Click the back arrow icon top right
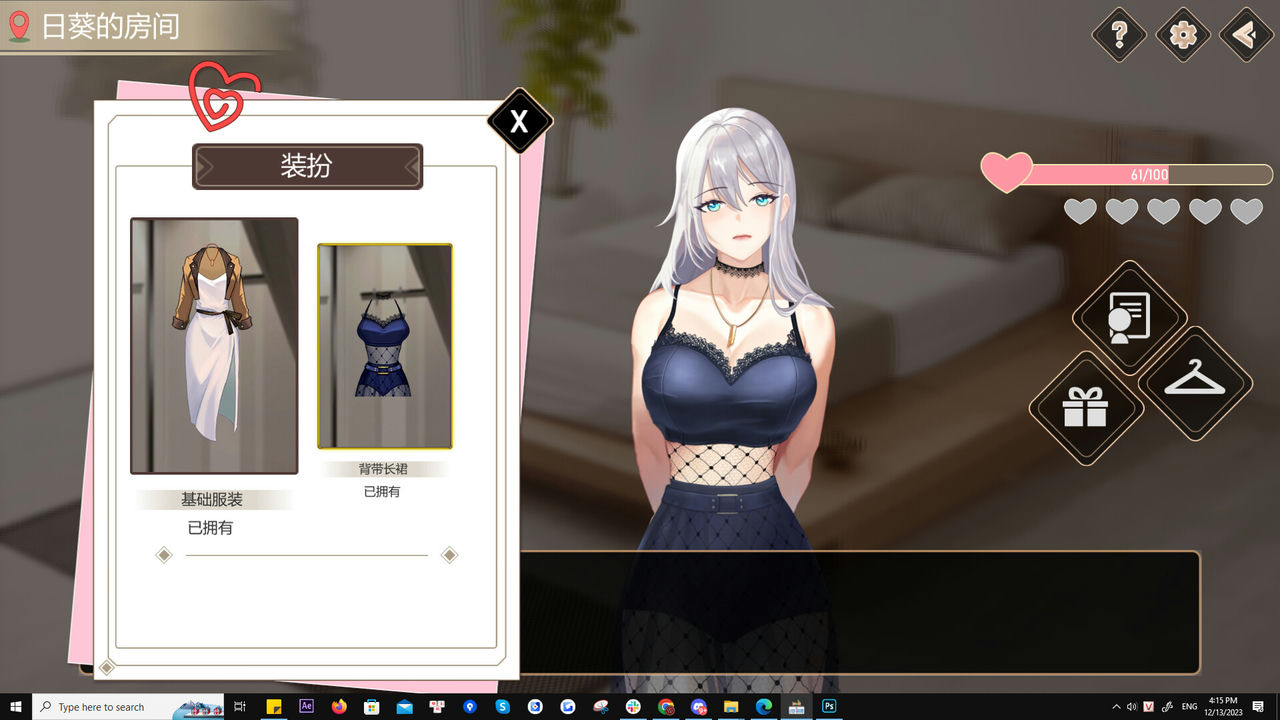This screenshot has width=1280, height=720. [1243, 35]
